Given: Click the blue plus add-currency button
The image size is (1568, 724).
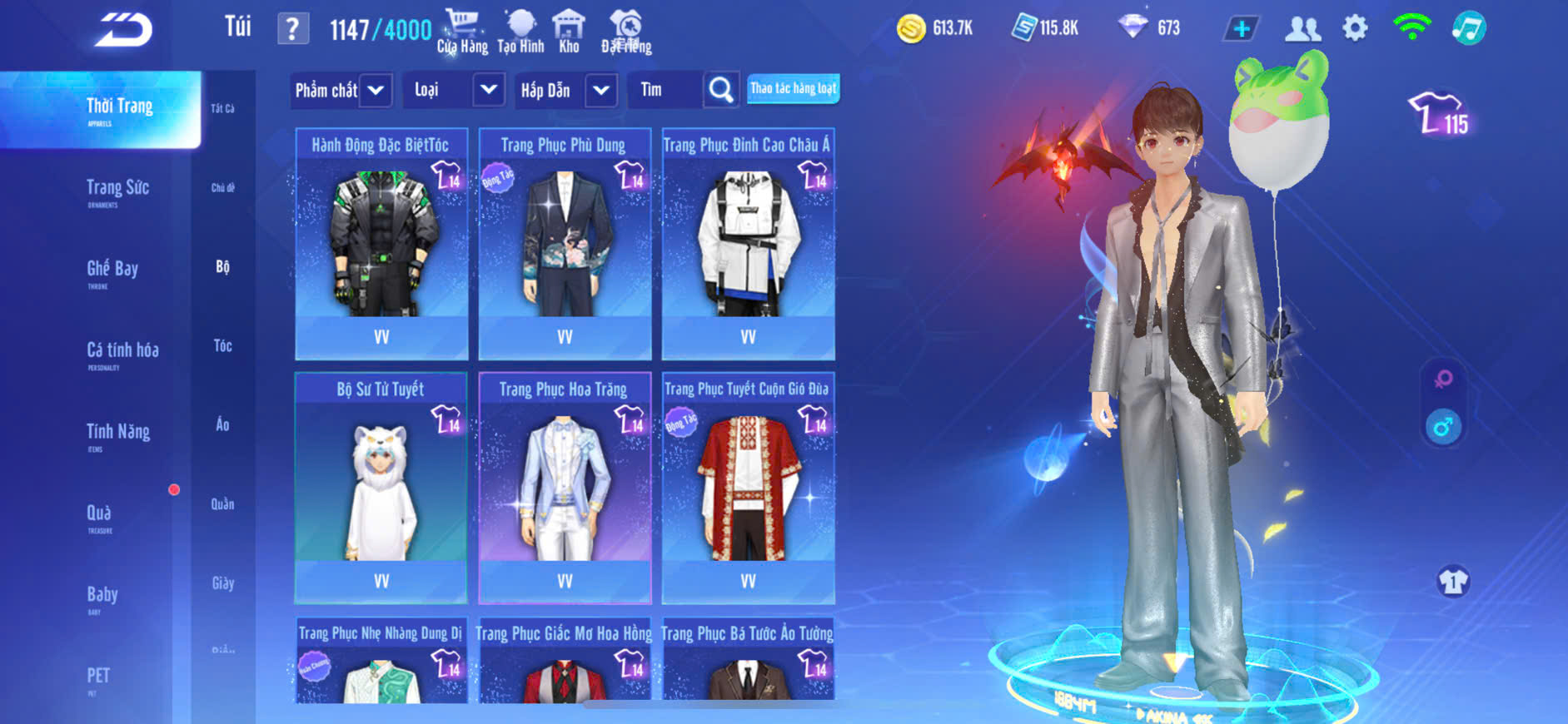Looking at the screenshot, I should [x=1241, y=29].
